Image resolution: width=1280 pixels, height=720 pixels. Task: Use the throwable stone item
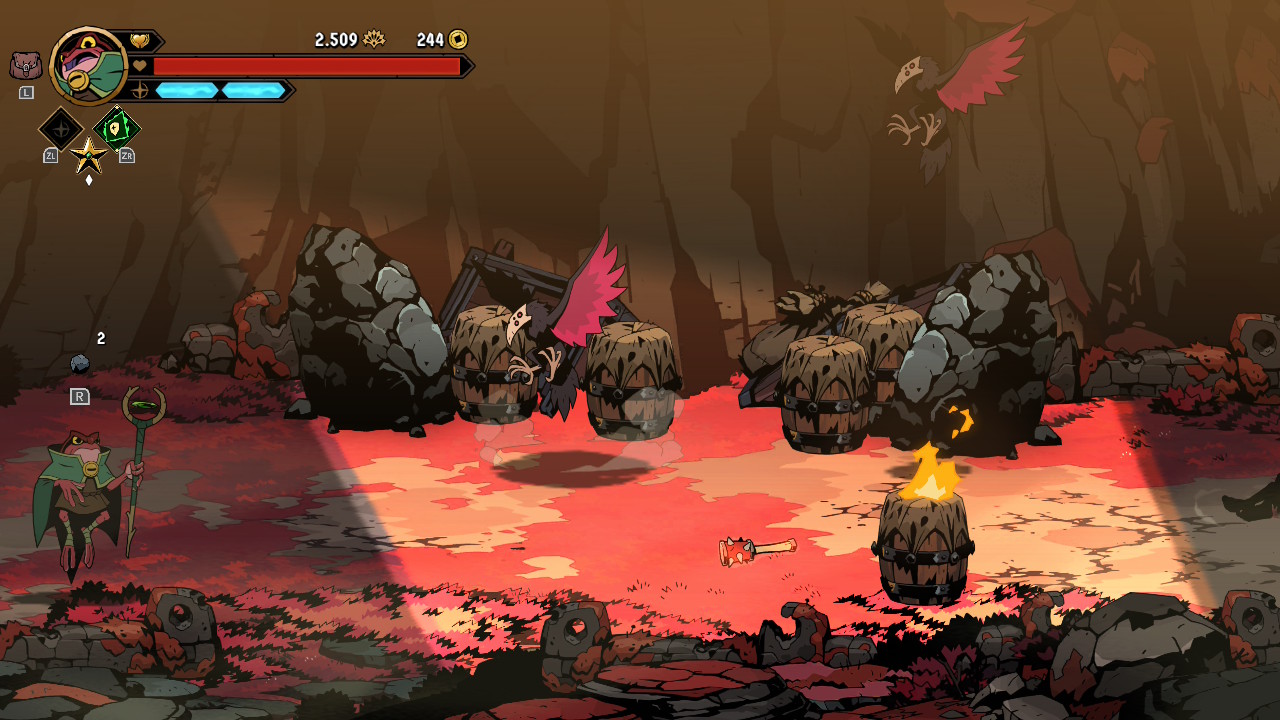tap(80, 364)
